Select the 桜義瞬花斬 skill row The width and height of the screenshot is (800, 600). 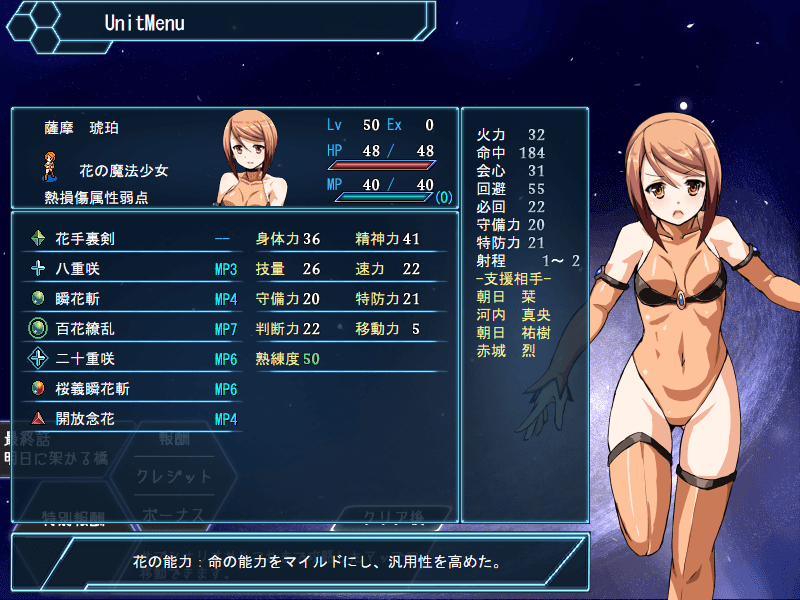tap(135, 389)
